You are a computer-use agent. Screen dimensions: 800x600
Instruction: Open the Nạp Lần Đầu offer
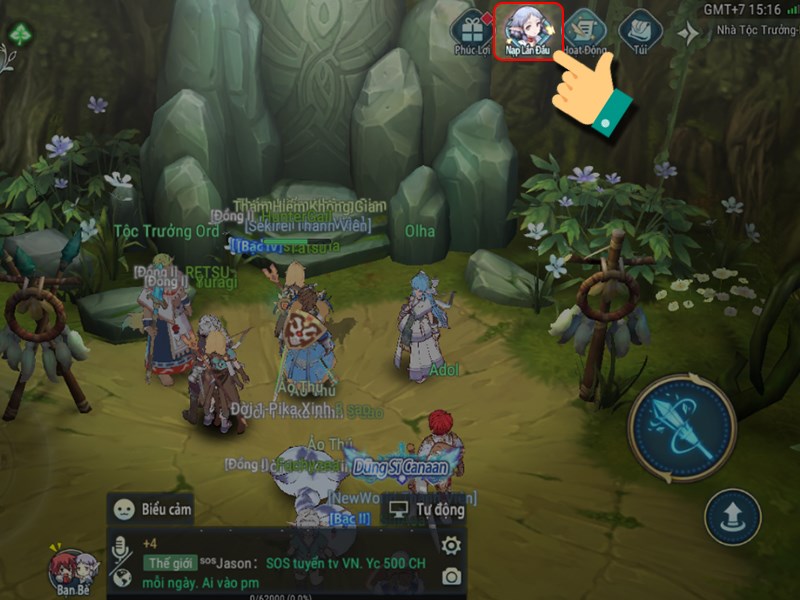[527, 31]
